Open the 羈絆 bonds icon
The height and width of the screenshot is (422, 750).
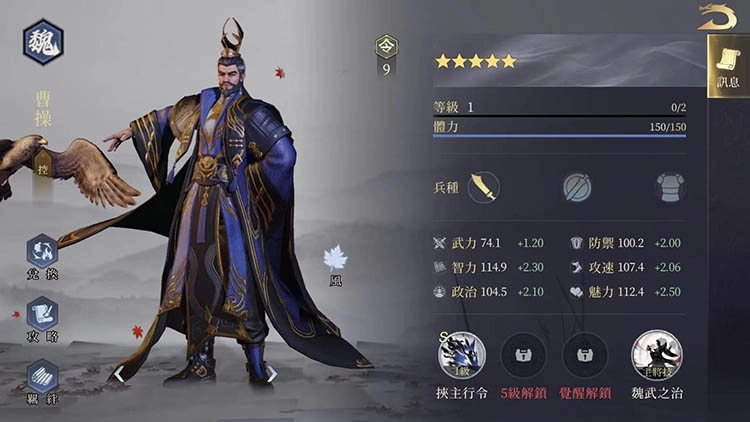(x=43, y=376)
